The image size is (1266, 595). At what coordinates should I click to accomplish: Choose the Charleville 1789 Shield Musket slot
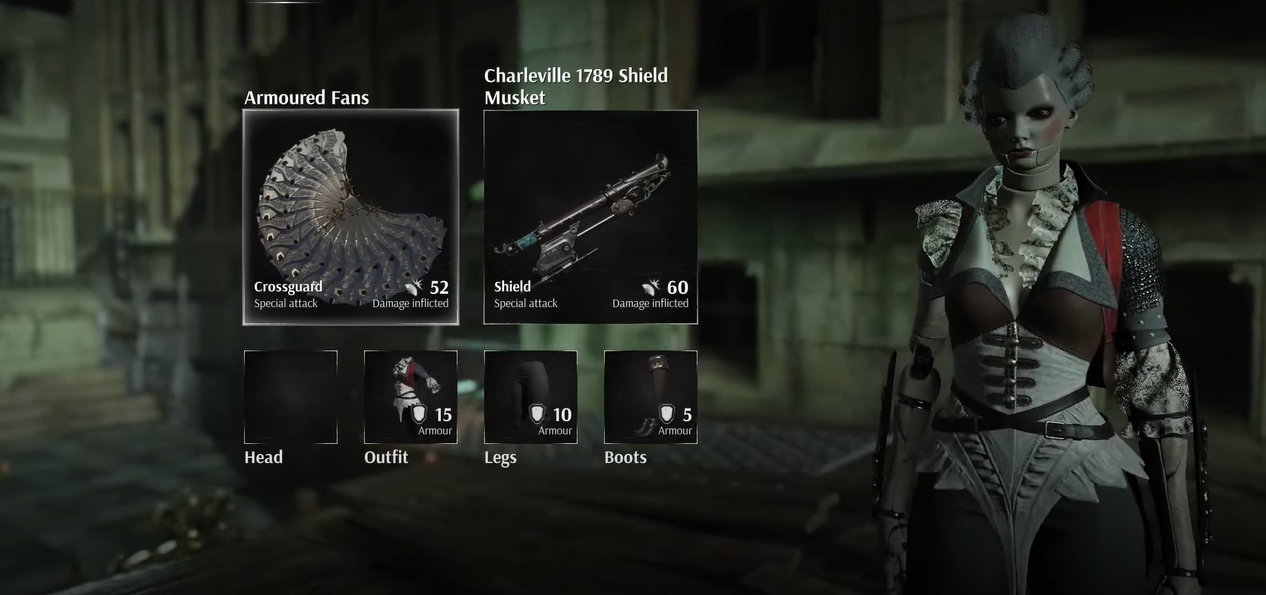pyautogui.click(x=590, y=217)
